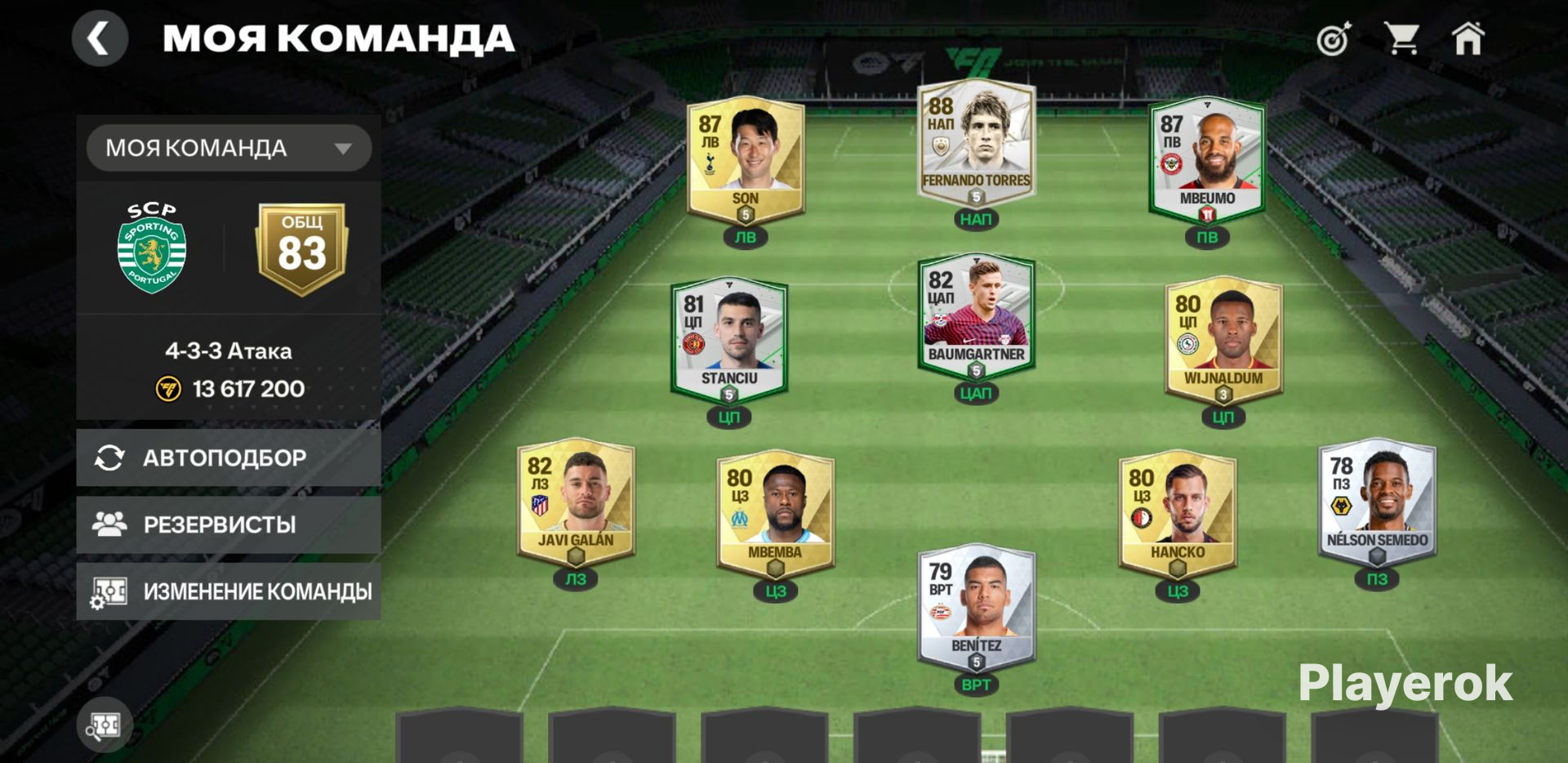
Task: Open the shopping cart store
Action: click(x=1401, y=38)
